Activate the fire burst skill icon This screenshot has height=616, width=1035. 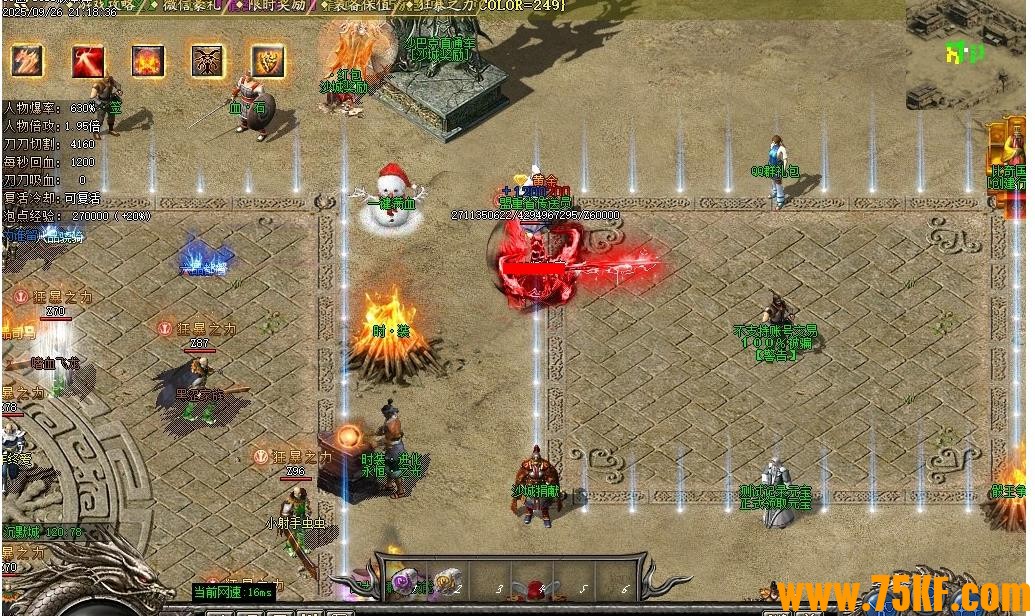pyautogui.click(x=148, y=61)
